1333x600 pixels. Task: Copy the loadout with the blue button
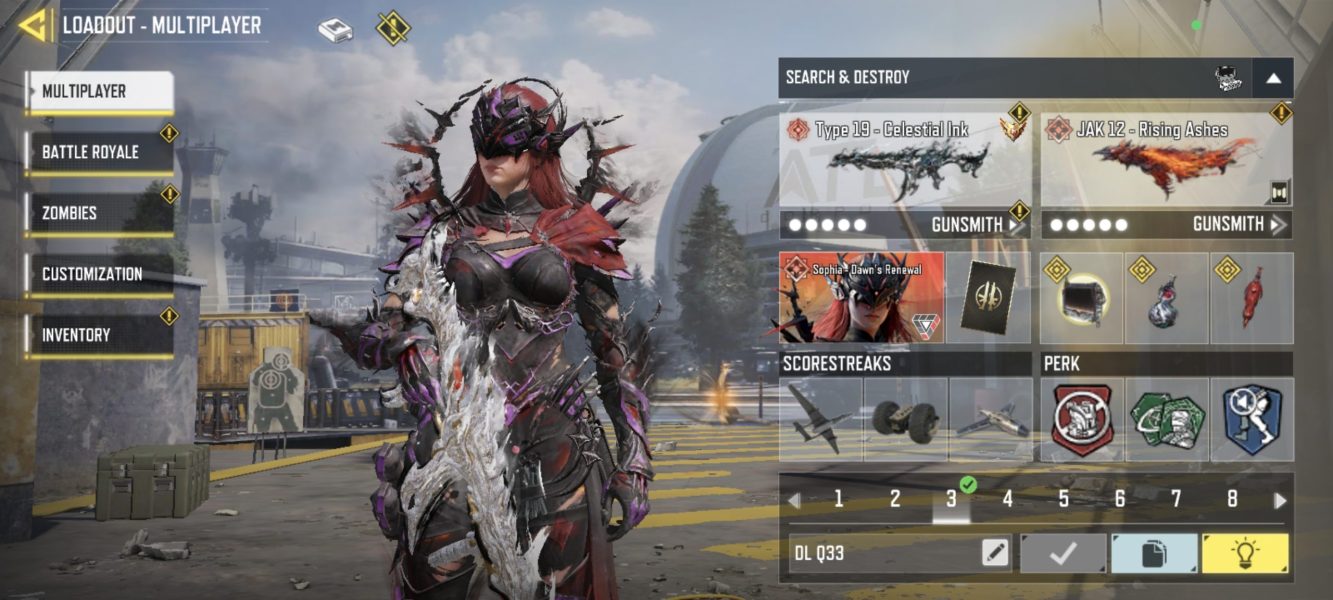coord(1154,553)
